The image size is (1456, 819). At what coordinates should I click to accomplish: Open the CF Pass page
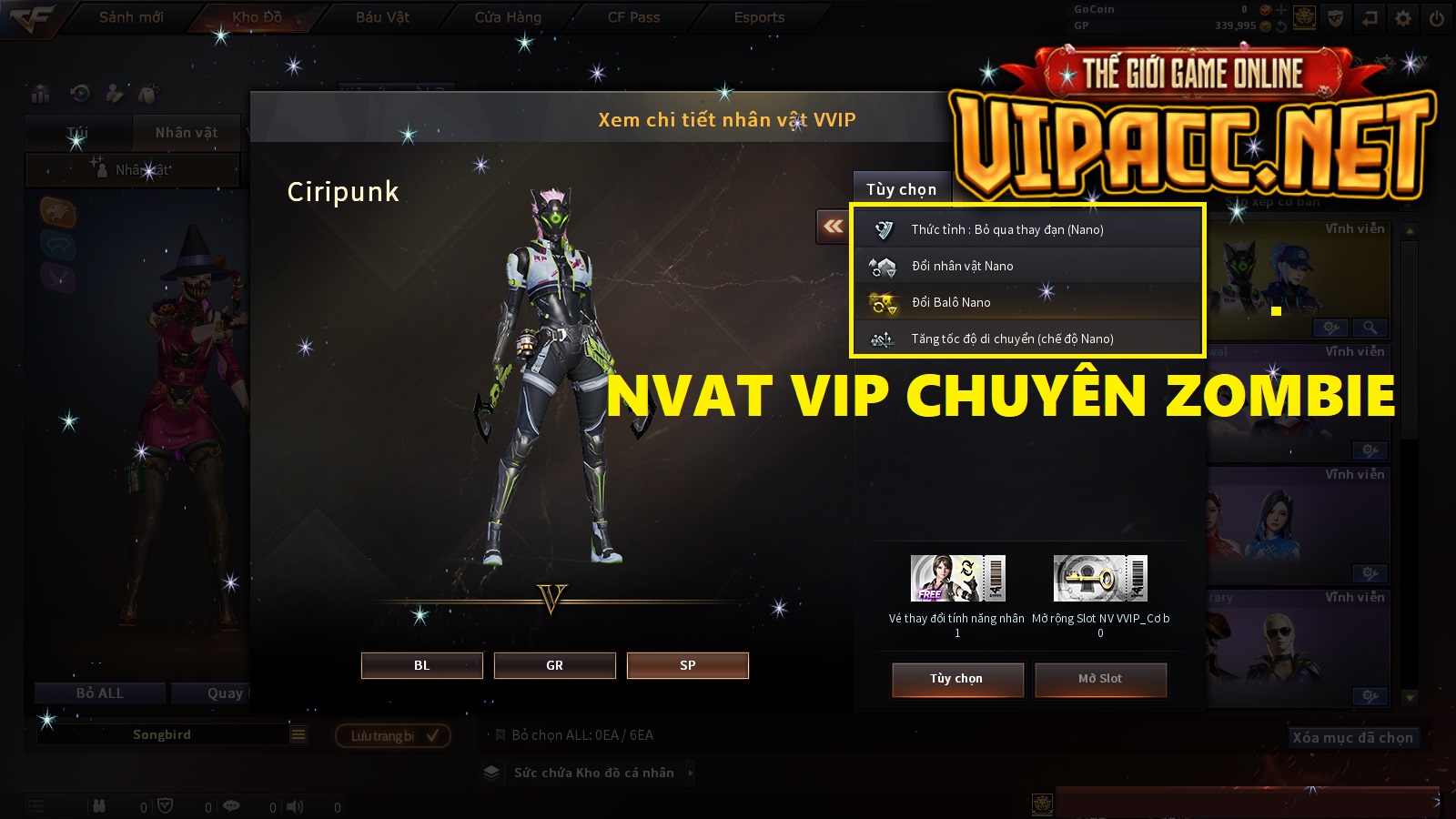click(633, 17)
